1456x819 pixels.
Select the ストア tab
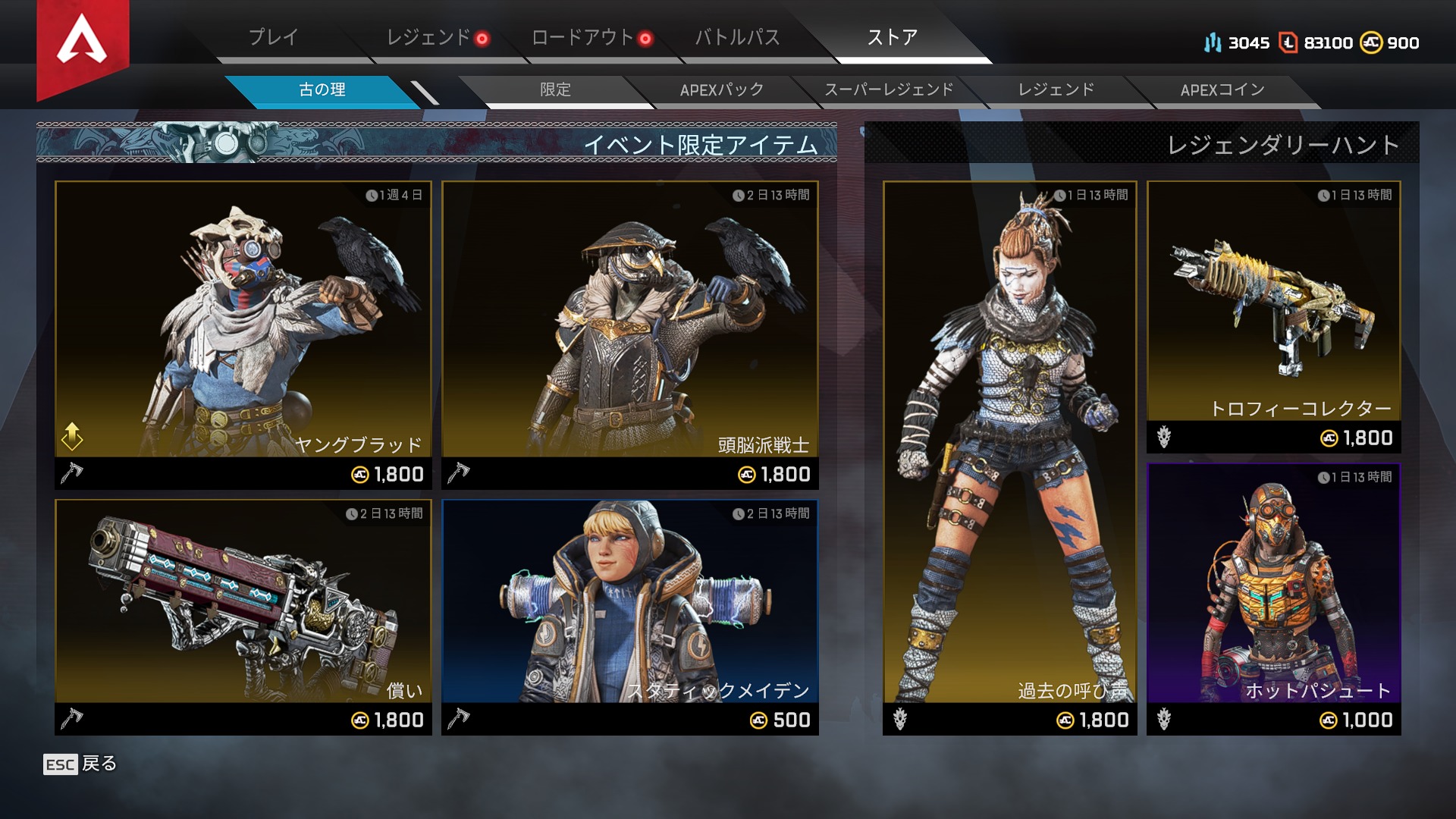pyautogui.click(x=893, y=37)
